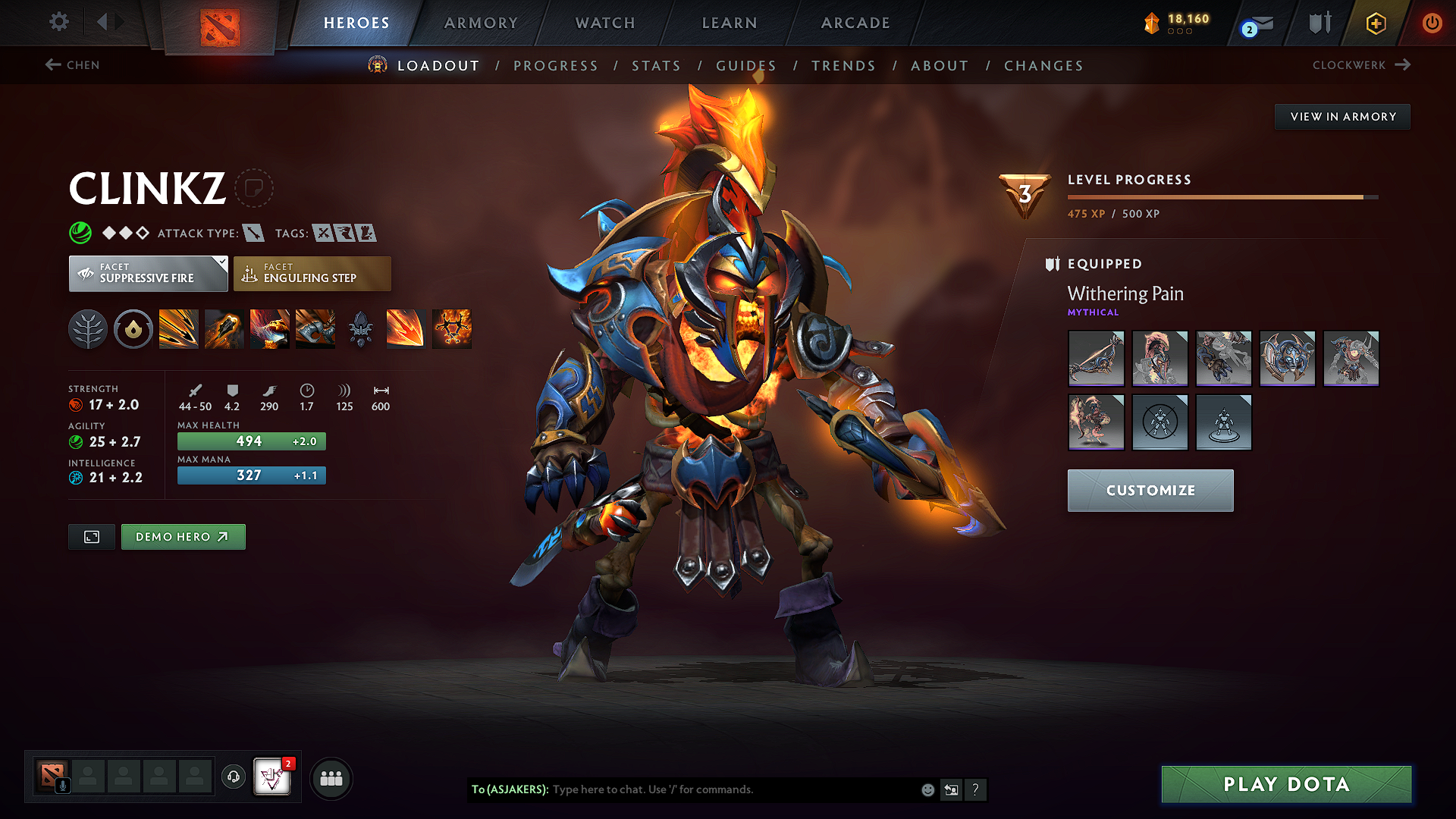The height and width of the screenshot is (819, 1456).
Task: Click the red power quit button
Action: point(1432,23)
